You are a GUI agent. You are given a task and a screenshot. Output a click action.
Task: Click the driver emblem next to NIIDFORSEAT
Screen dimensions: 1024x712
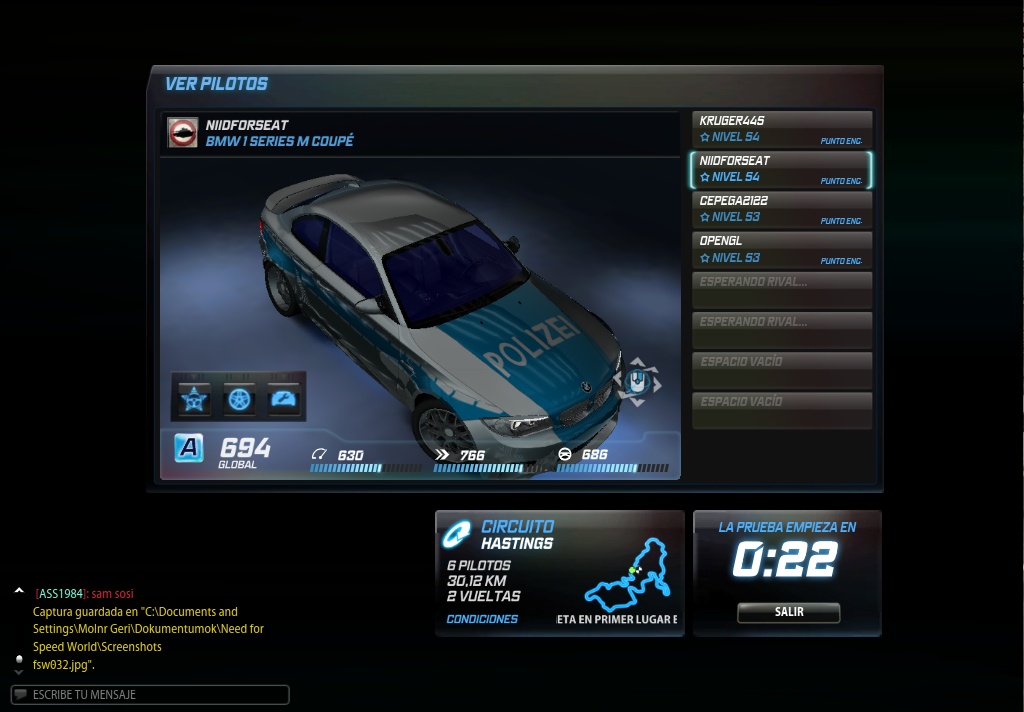[x=183, y=133]
